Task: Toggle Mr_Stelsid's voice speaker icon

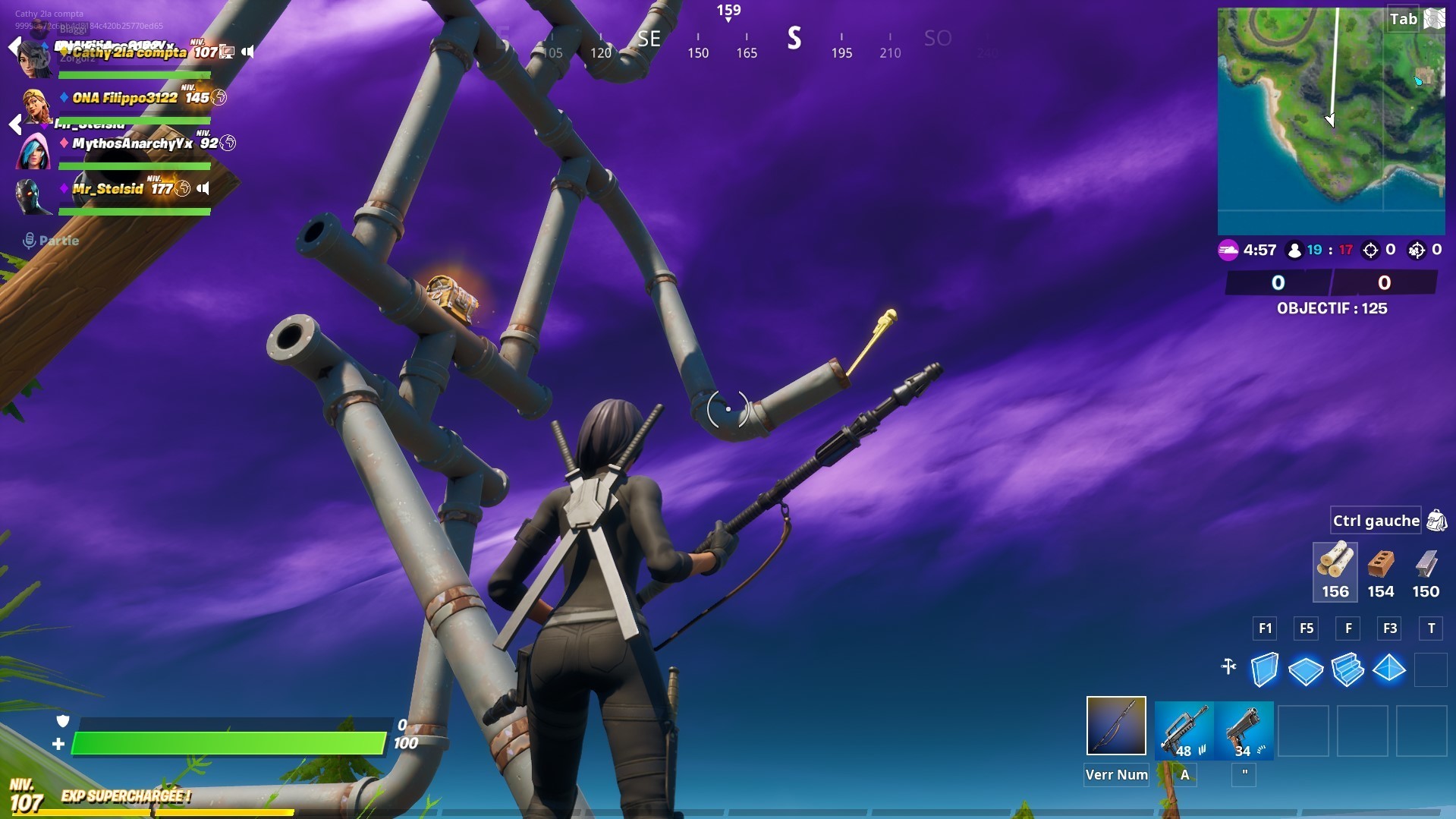Action: (203, 187)
